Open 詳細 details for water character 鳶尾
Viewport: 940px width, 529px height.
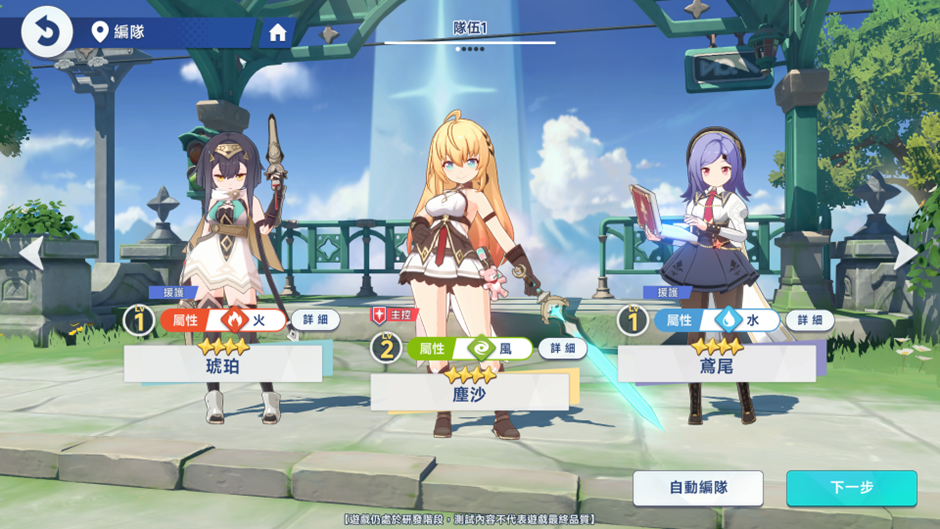[809, 320]
